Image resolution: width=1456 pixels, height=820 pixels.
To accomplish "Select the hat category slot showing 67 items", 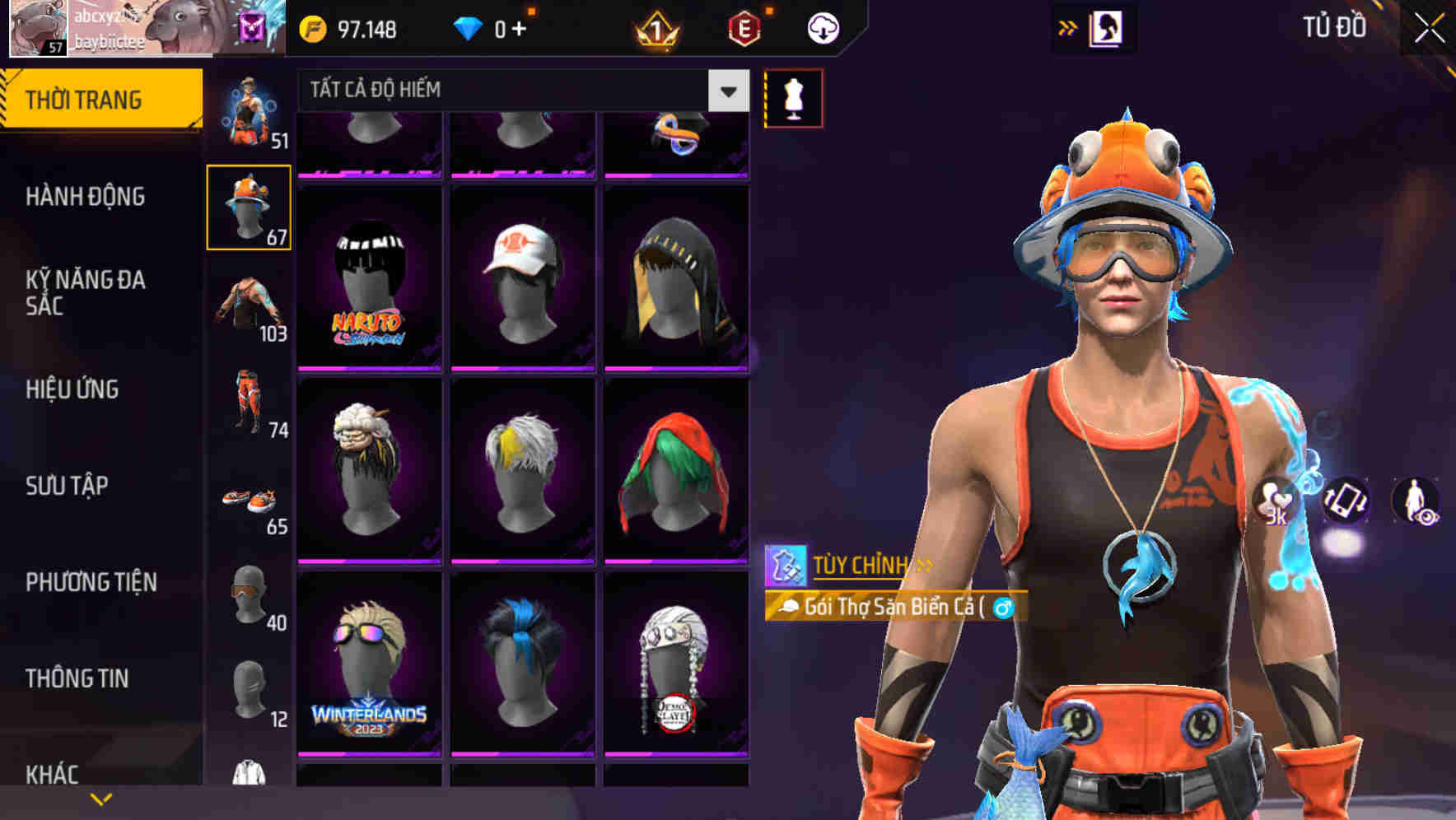I will (249, 206).
